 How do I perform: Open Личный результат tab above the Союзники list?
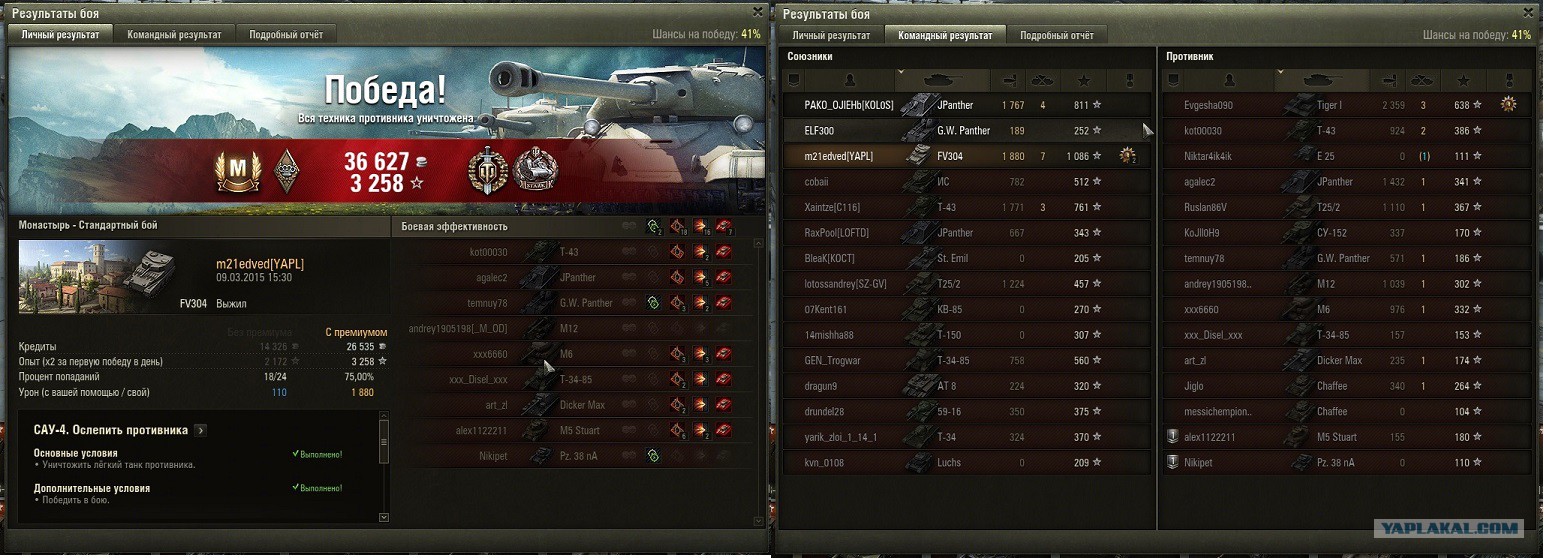tap(830, 35)
